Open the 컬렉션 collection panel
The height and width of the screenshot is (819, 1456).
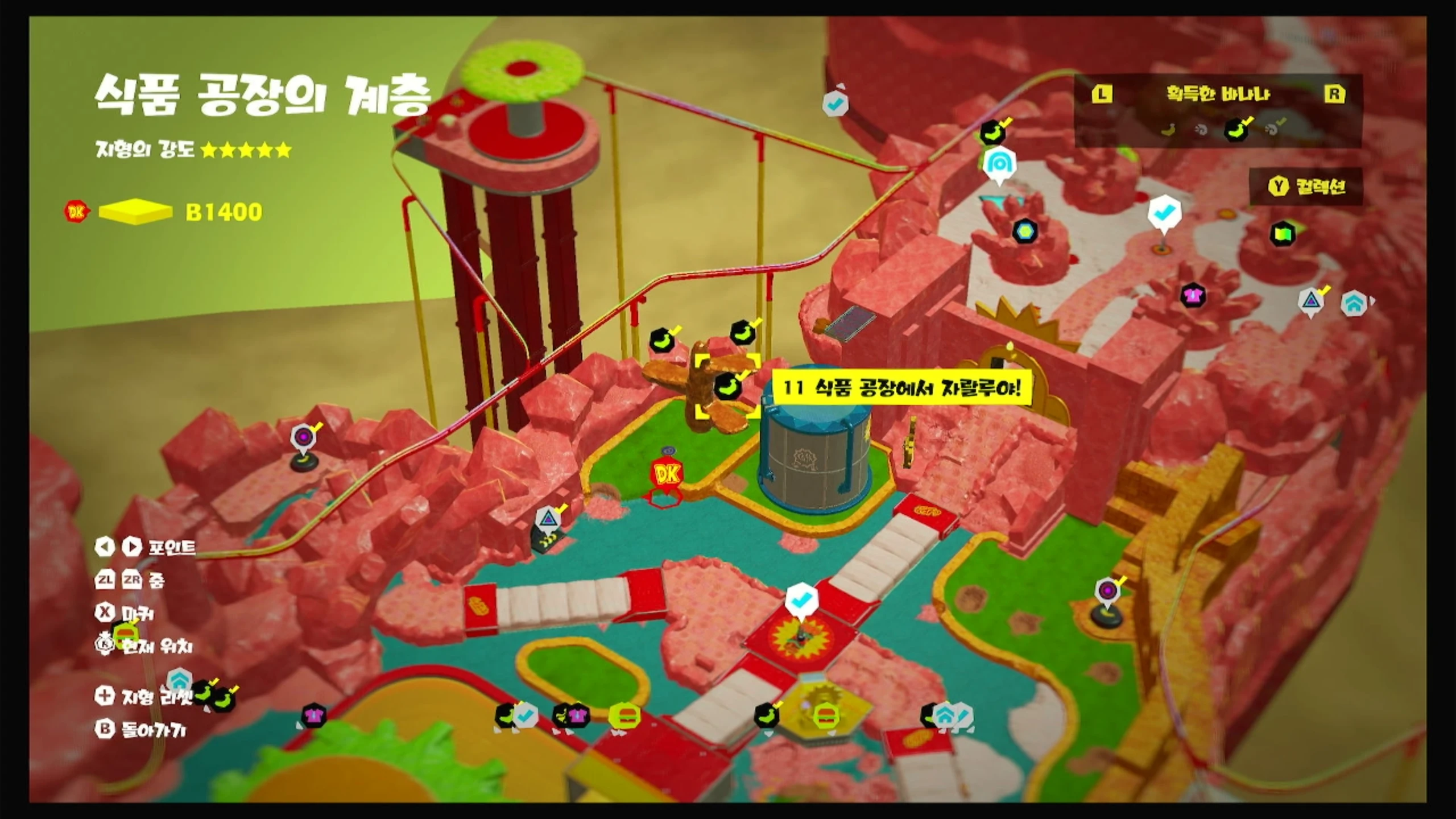[x=1307, y=187]
